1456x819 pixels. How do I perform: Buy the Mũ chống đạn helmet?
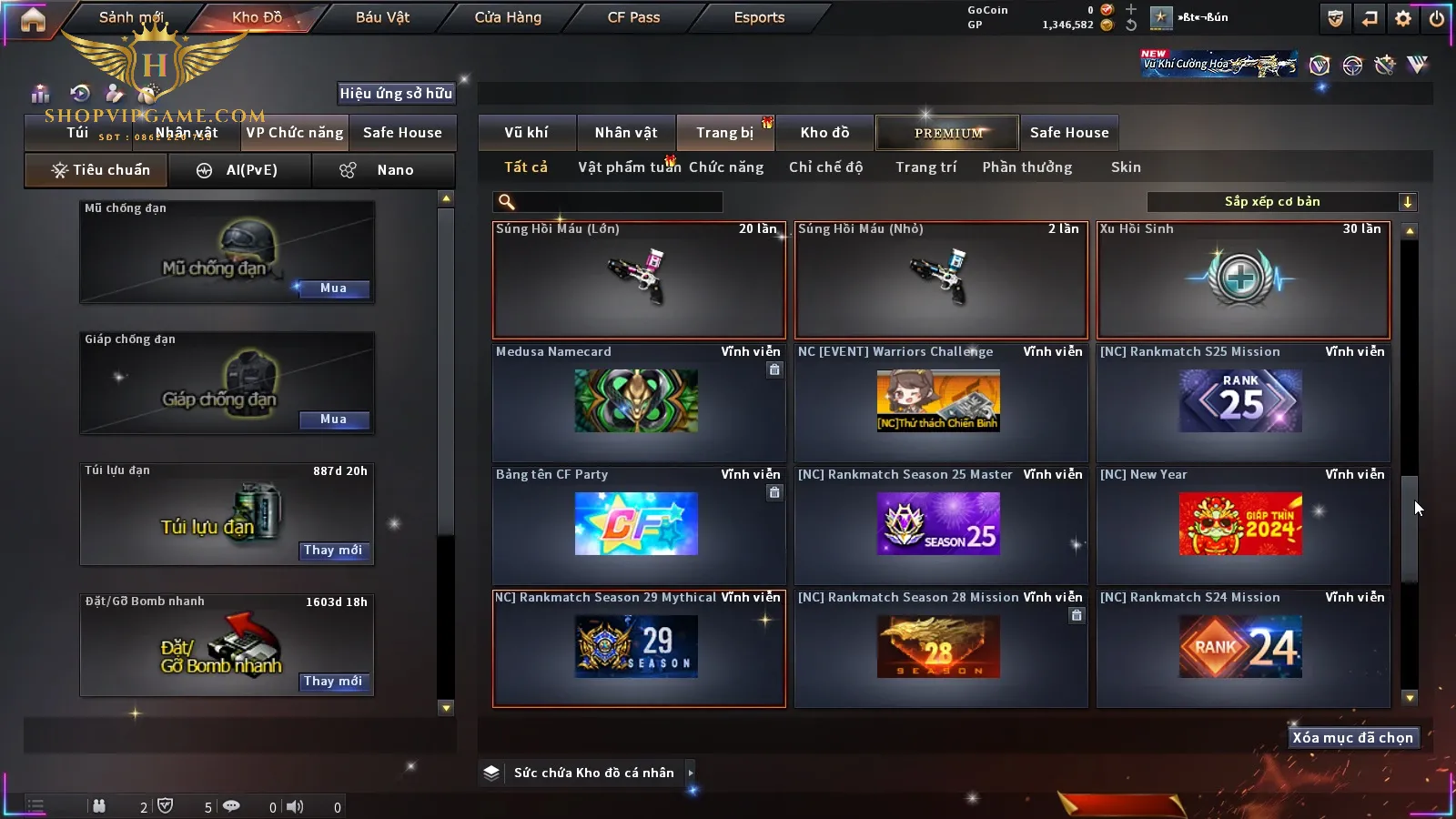click(333, 288)
